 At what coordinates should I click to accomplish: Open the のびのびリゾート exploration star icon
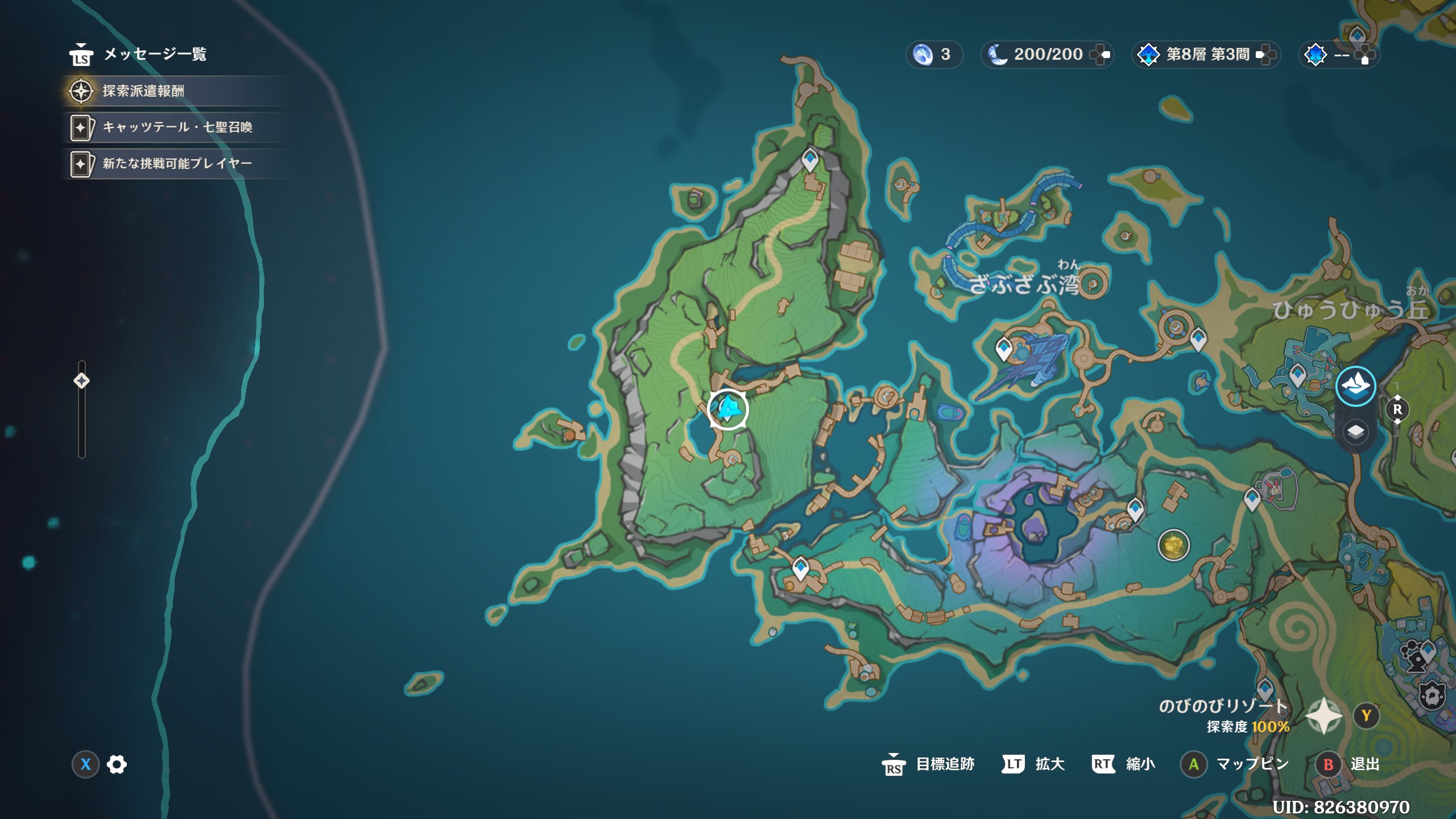[x=1323, y=715]
